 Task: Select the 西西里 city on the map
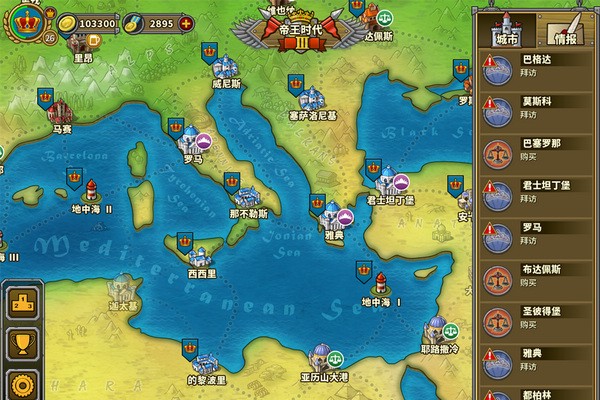[x=203, y=255]
